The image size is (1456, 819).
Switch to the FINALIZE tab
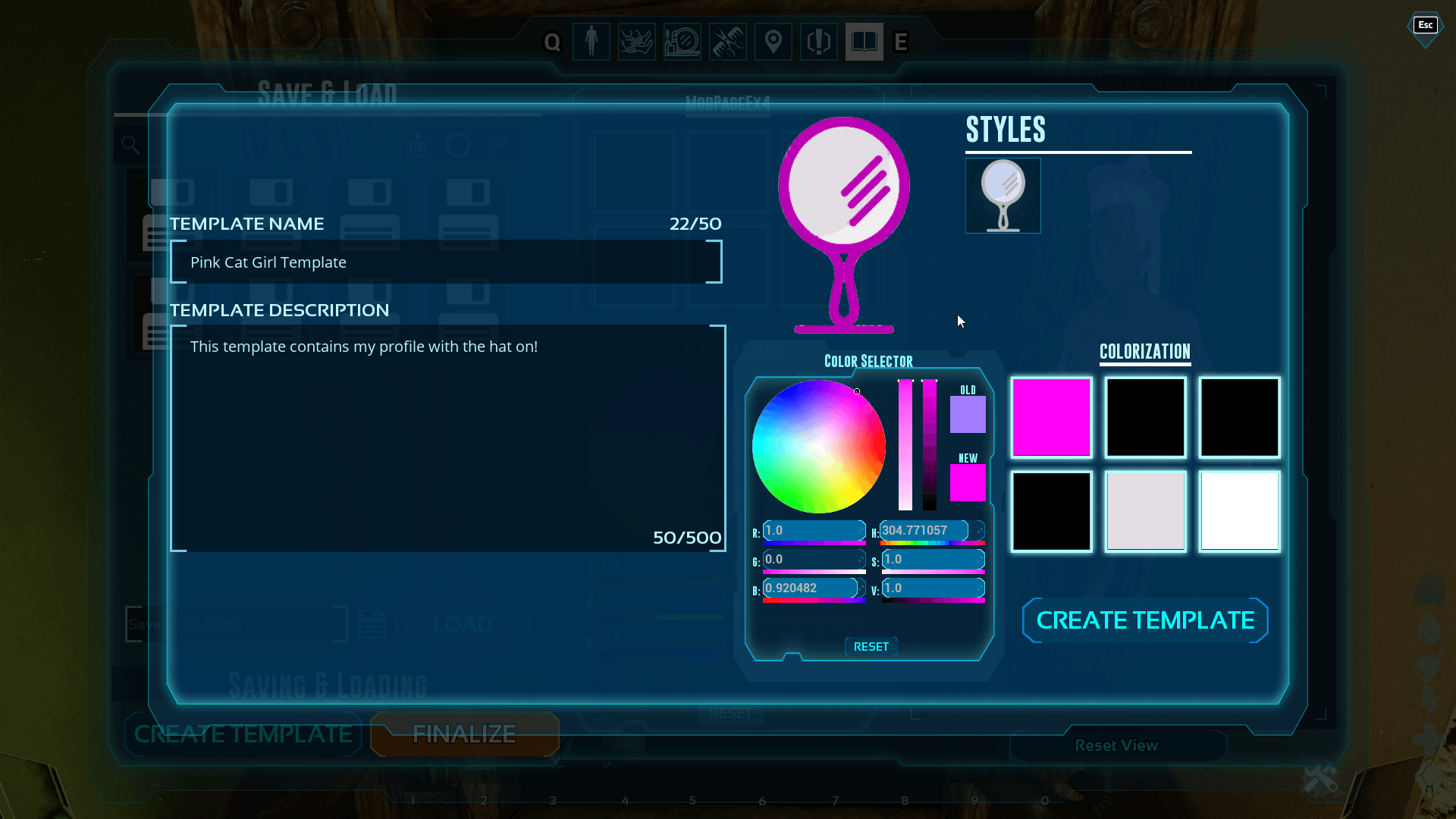click(x=464, y=734)
